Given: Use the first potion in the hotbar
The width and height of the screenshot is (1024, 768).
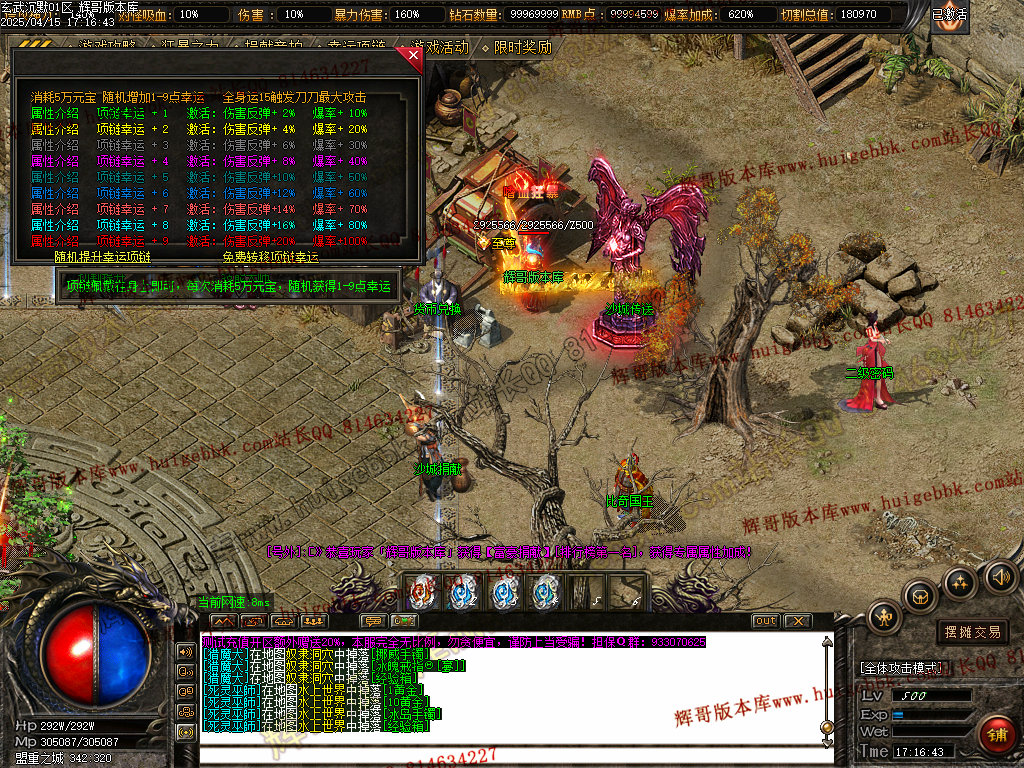Looking at the screenshot, I should [422, 592].
